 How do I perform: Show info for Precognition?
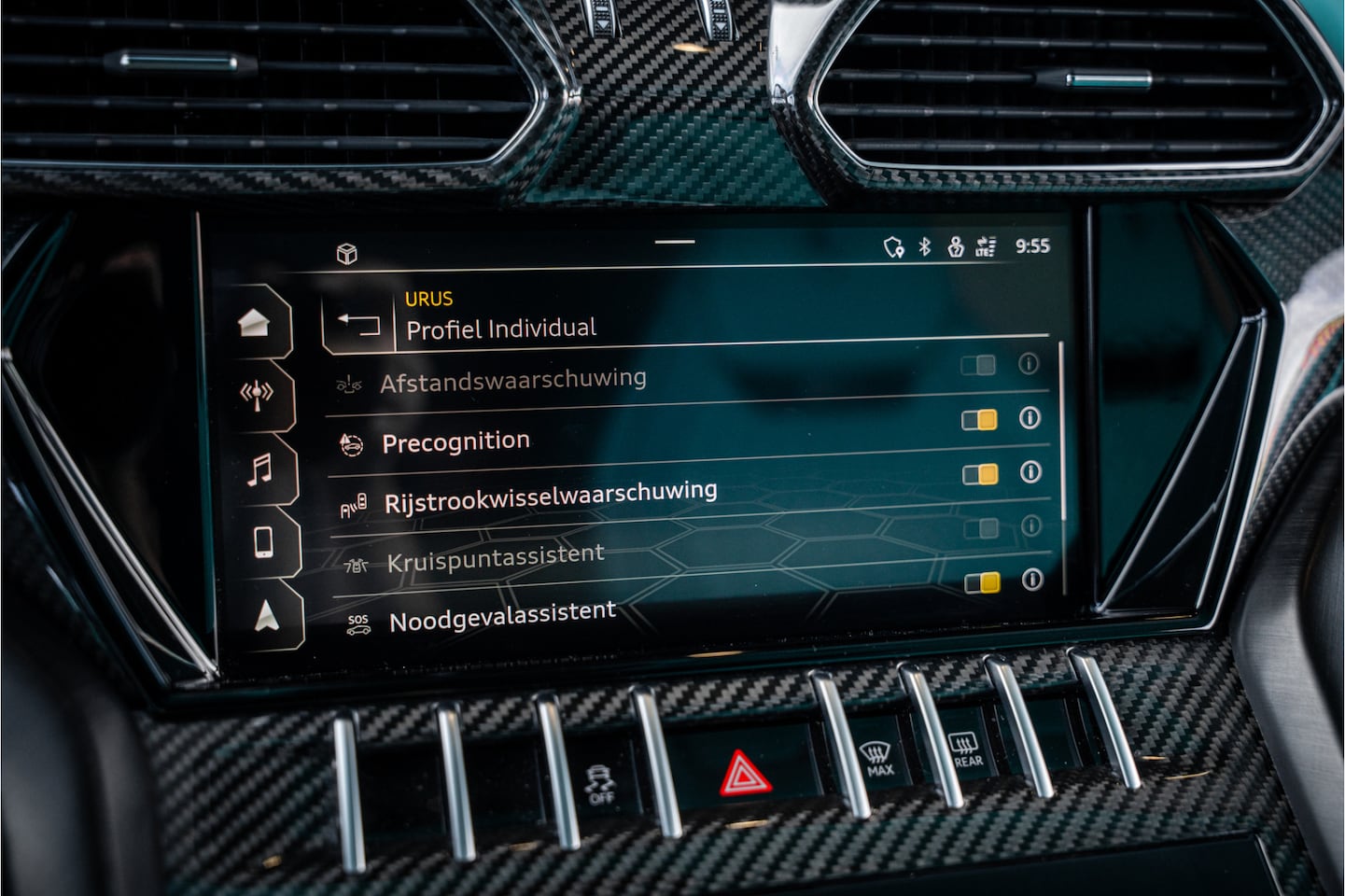tap(1030, 418)
